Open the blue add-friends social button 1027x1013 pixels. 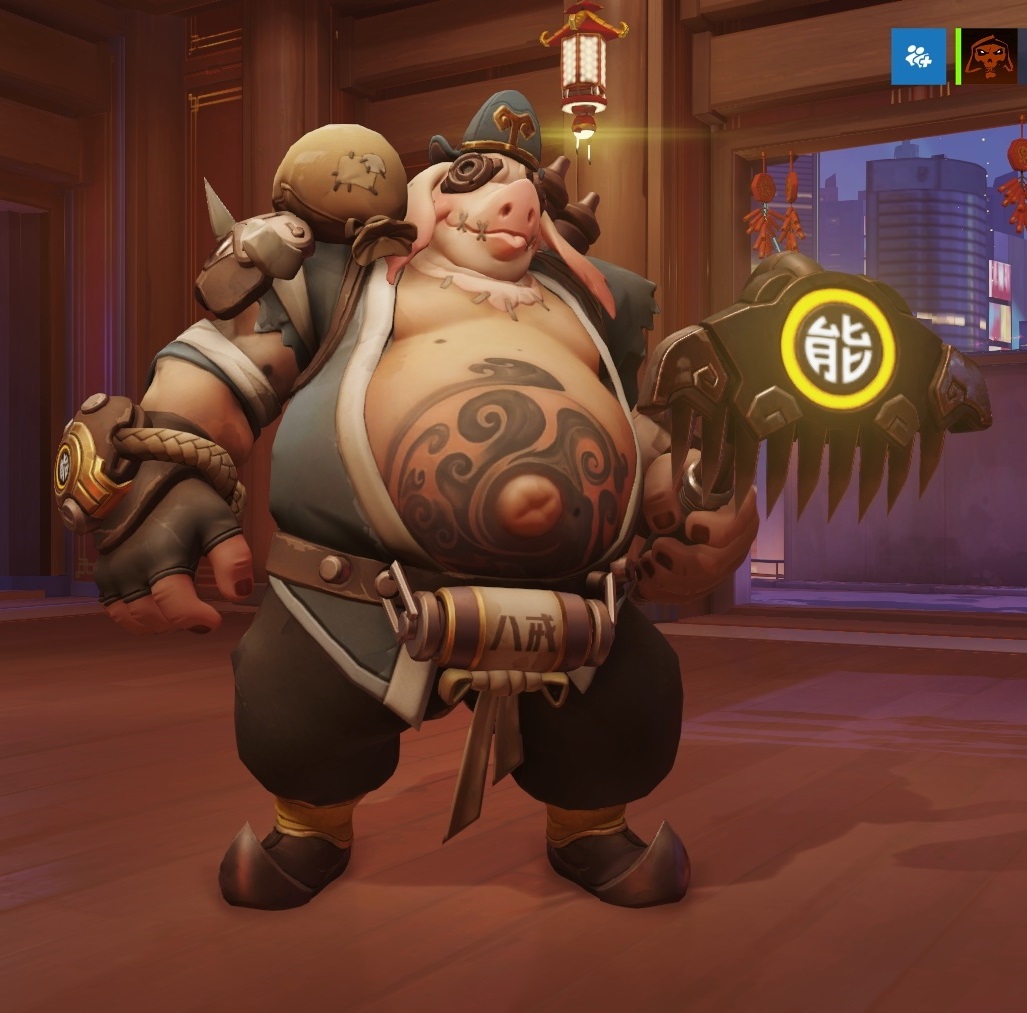click(918, 57)
